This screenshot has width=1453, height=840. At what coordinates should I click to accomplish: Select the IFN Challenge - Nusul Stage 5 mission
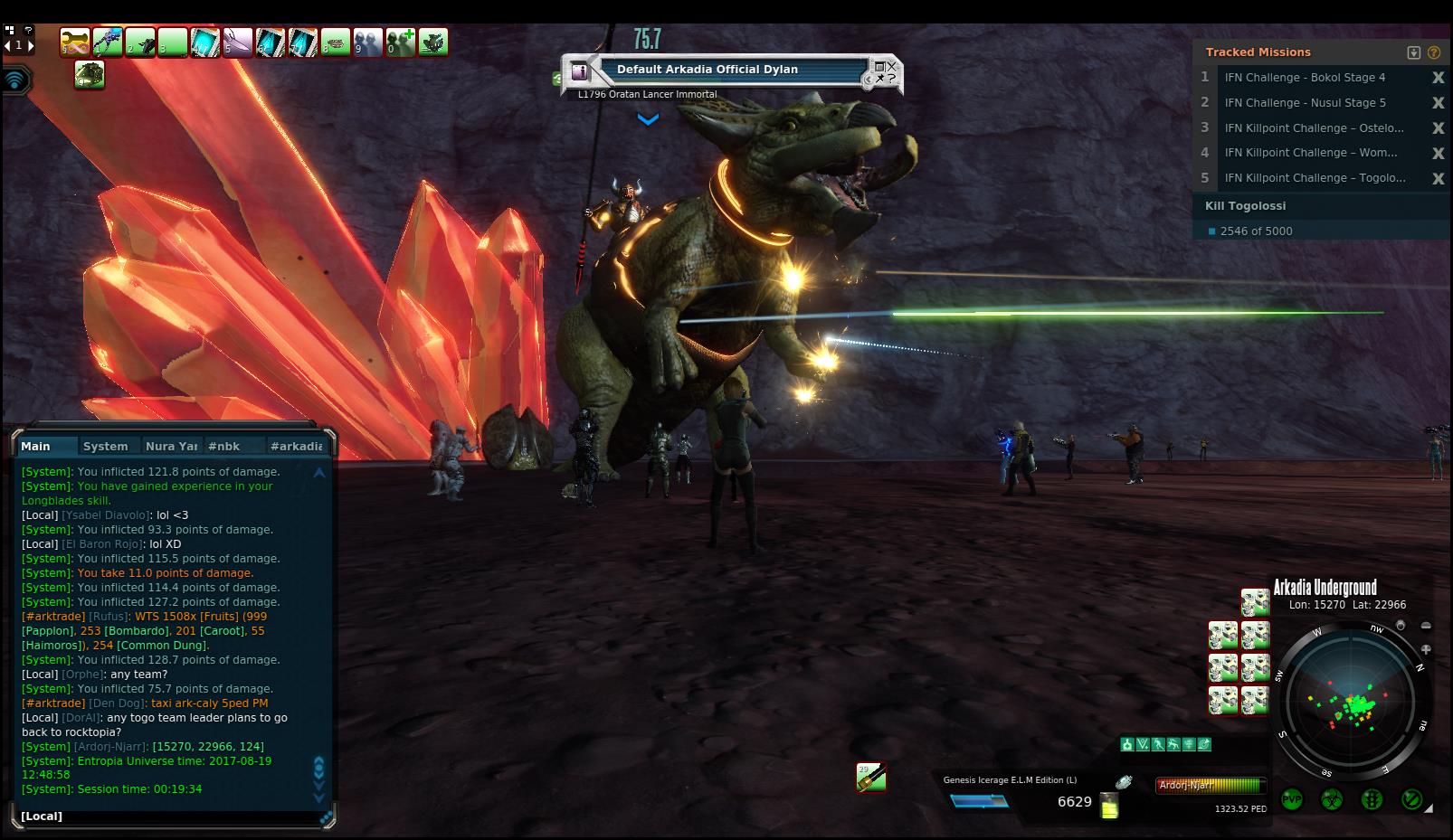click(1305, 103)
